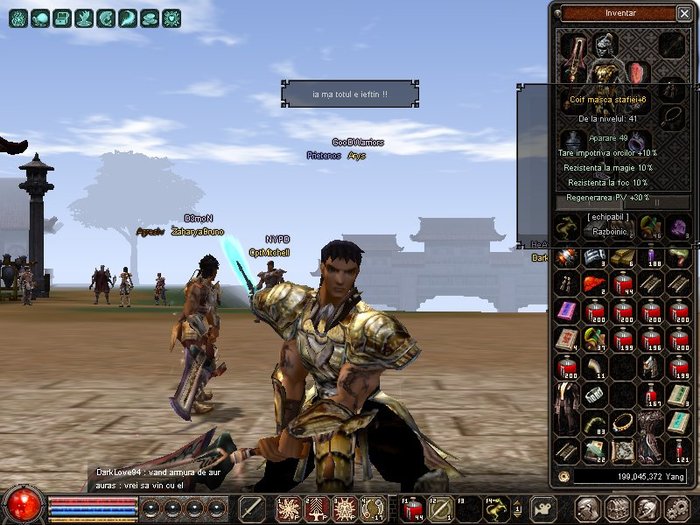Close the Inventar window
Viewport: 700px width, 525px height.
pyautogui.click(x=683, y=14)
